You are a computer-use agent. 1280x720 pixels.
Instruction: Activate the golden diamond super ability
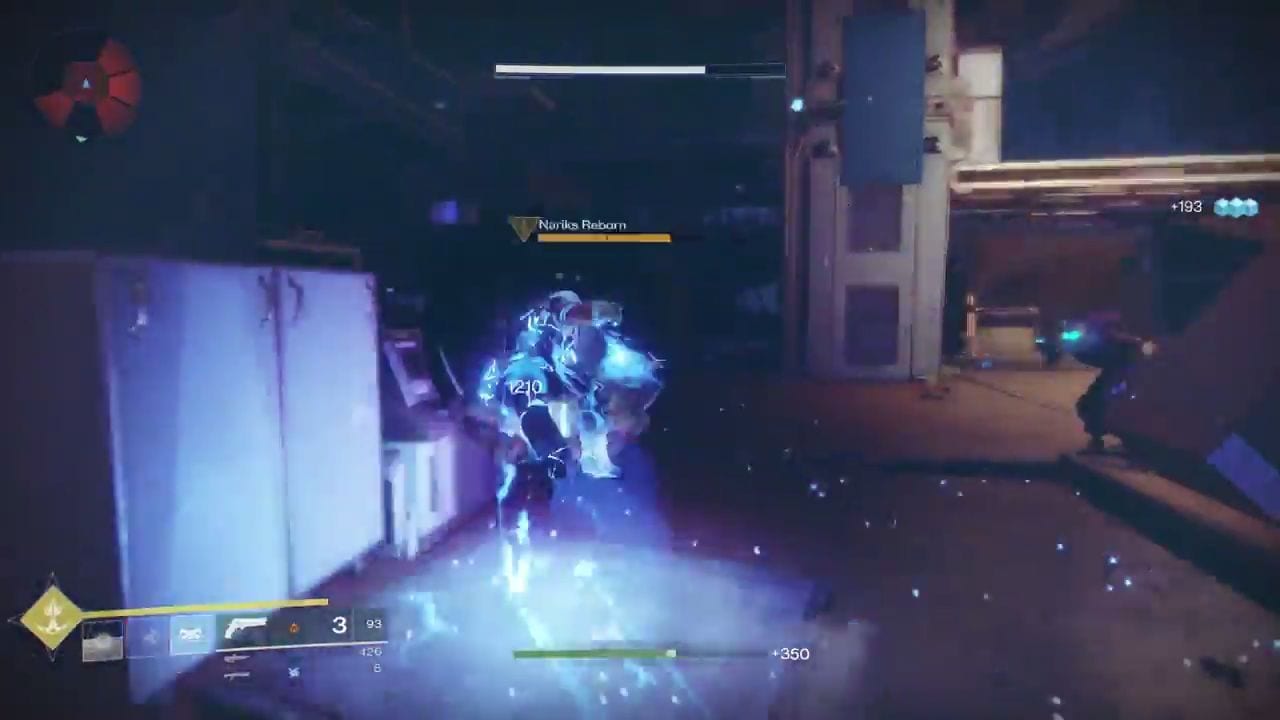(x=52, y=617)
